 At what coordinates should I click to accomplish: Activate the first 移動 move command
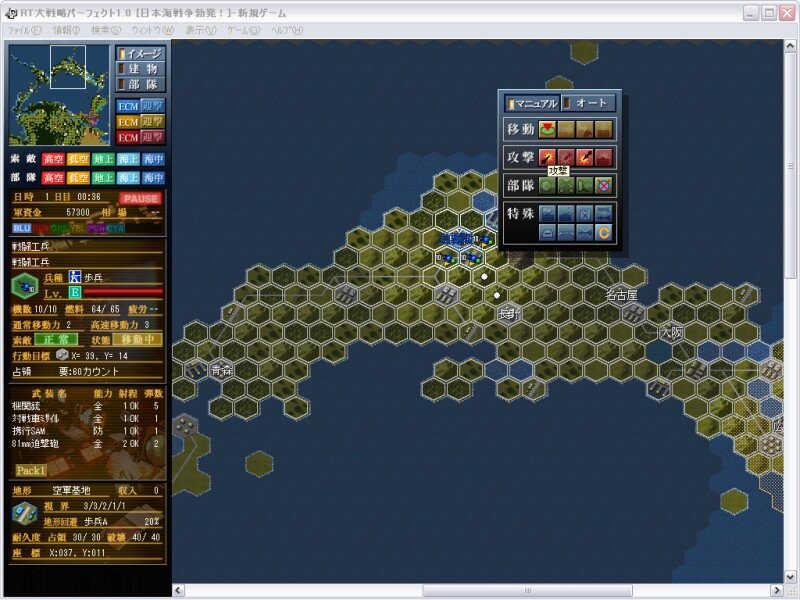coord(547,128)
